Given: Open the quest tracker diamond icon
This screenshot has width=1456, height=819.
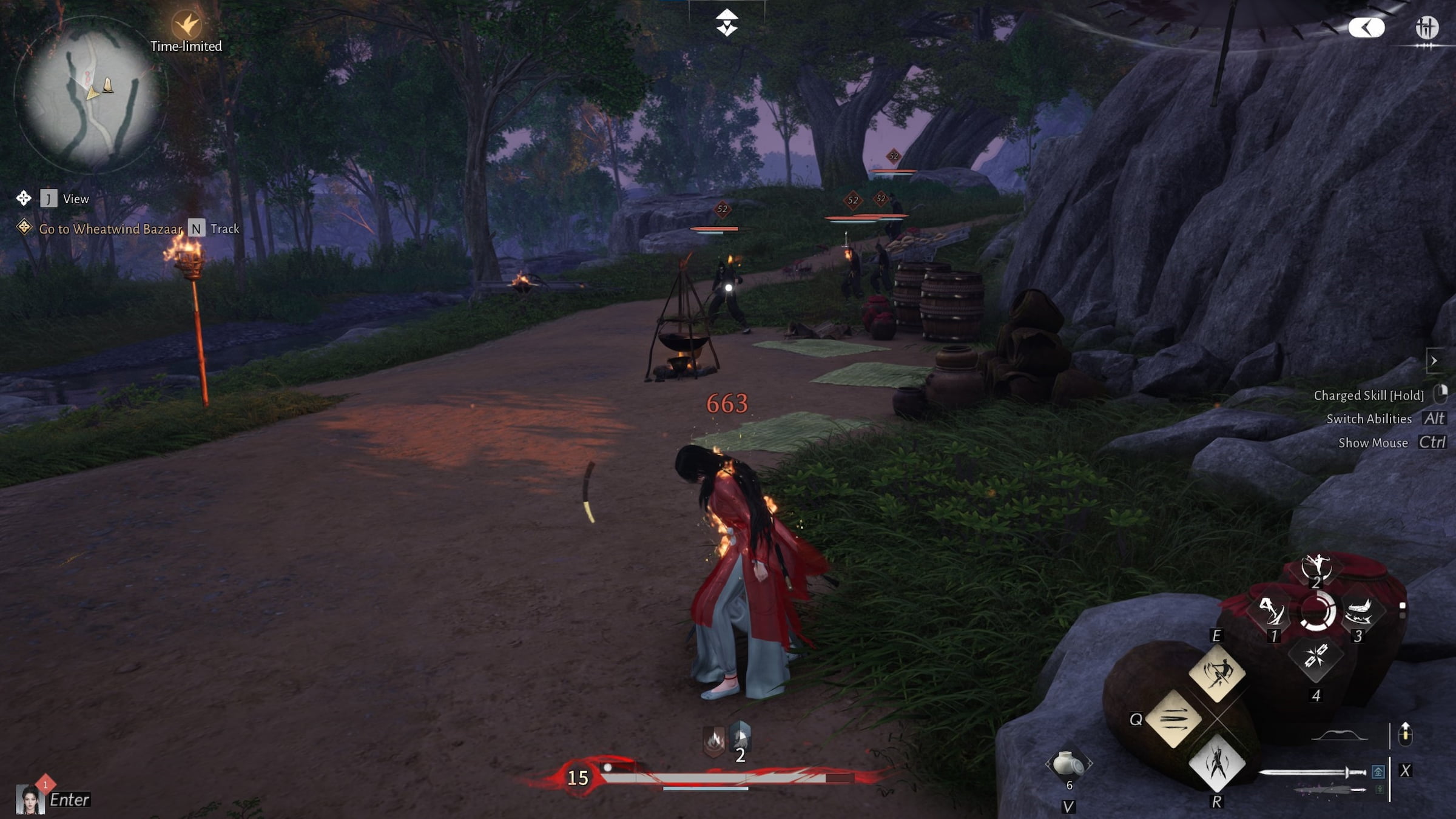Looking at the screenshot, I should pyautogui.click(x=24, y=227).
